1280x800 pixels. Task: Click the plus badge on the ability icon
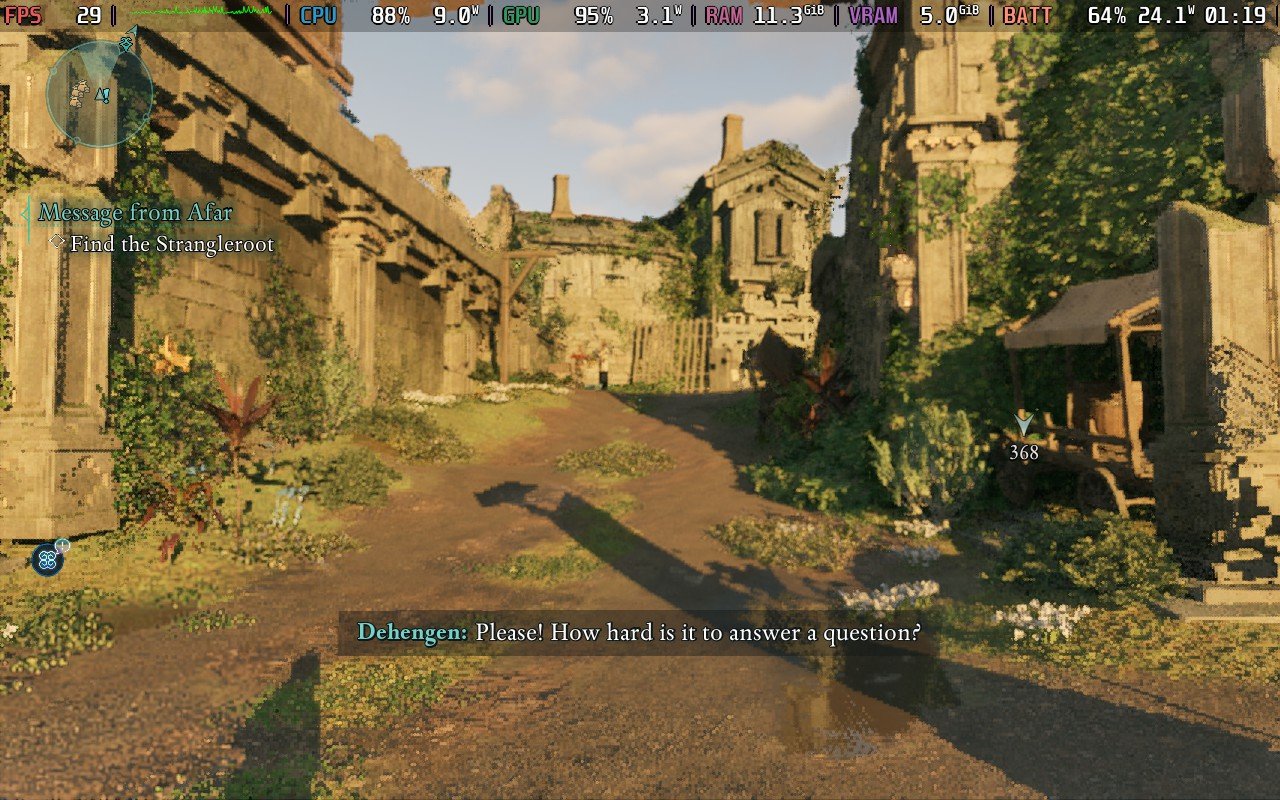(x=63, y=545)
